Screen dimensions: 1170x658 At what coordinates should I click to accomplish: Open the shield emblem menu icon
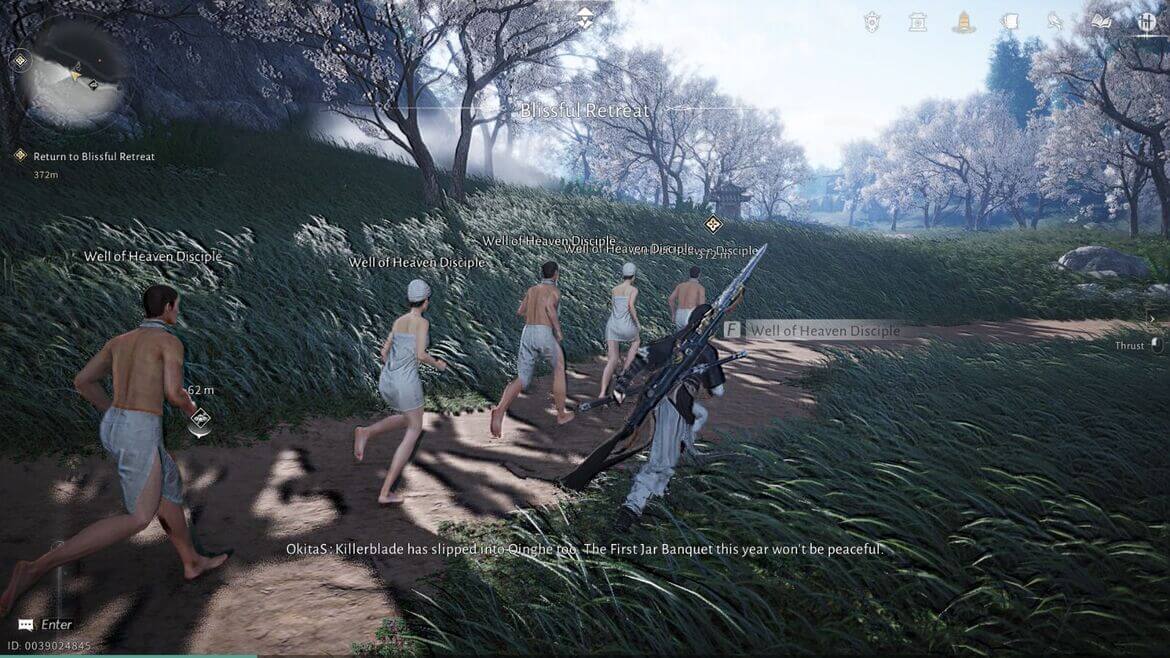[x=871, y=22]
